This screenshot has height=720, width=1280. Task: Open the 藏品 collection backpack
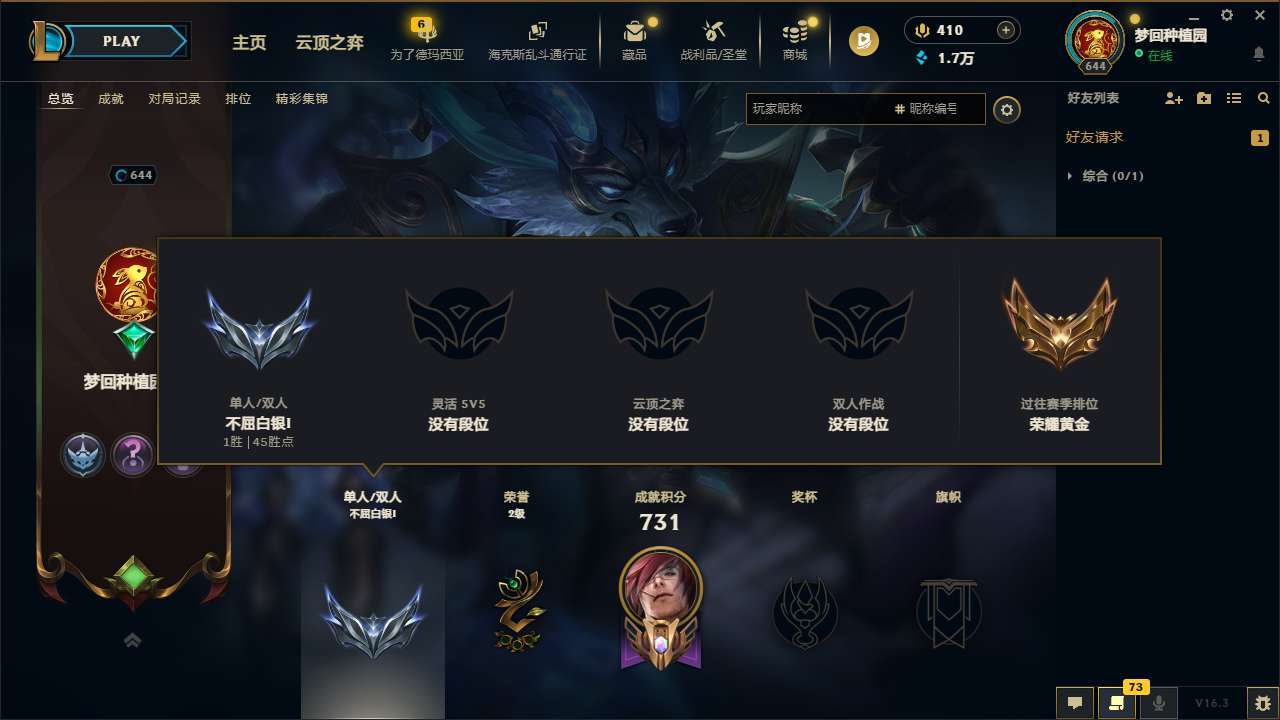click(x=635, y=40)
